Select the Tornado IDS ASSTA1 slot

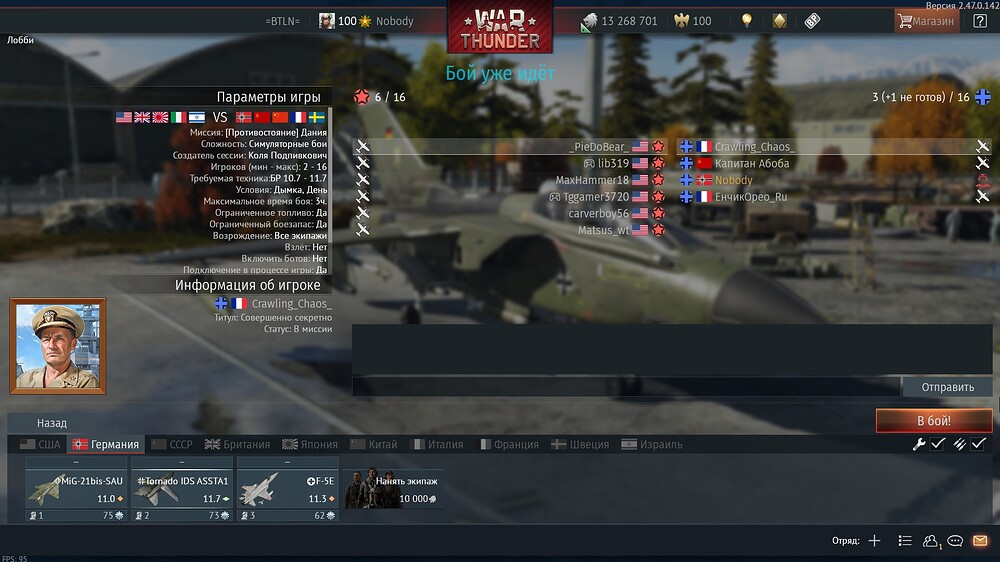(182, 489)
